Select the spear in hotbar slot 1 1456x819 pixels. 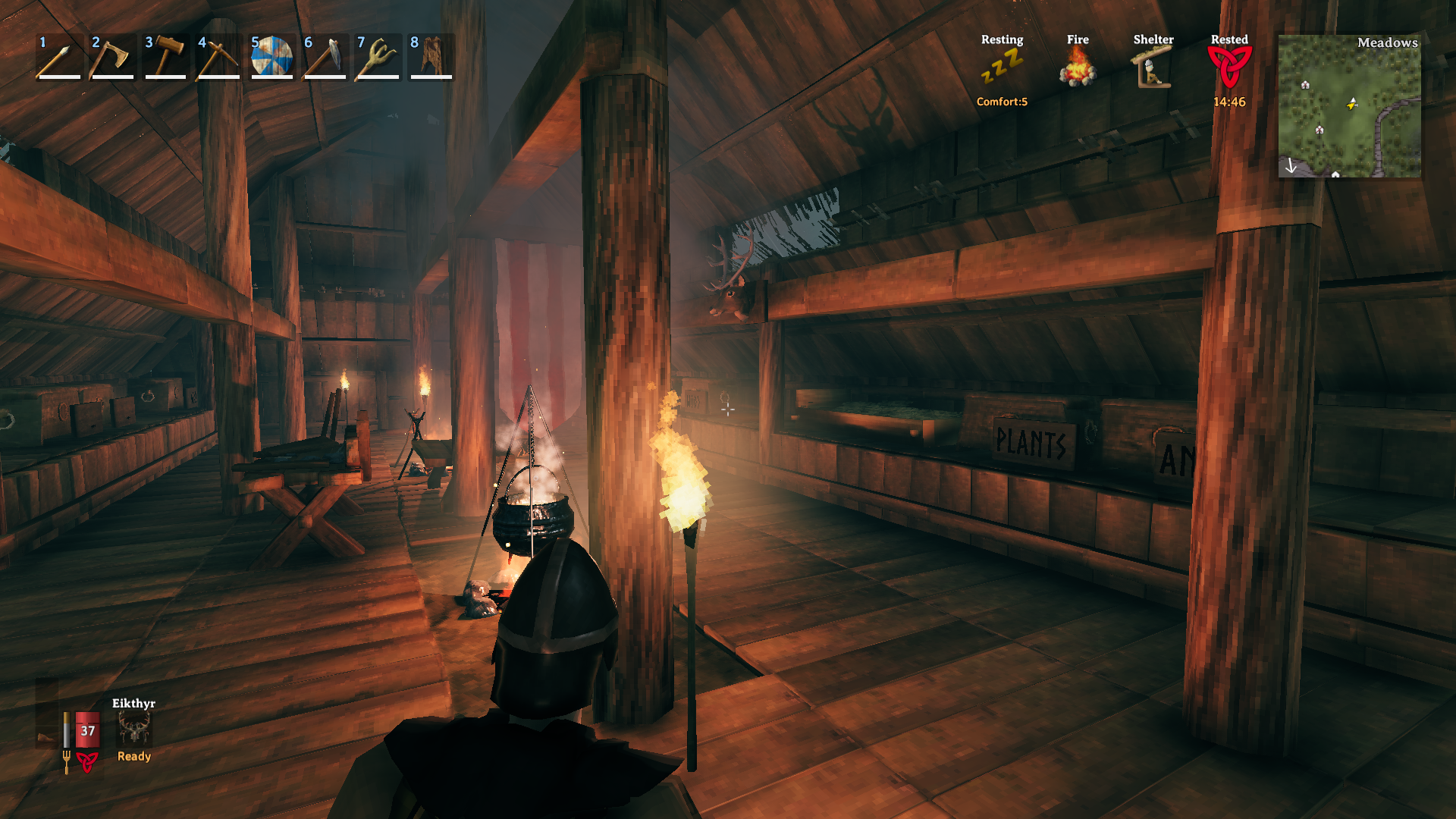point(58,57)
